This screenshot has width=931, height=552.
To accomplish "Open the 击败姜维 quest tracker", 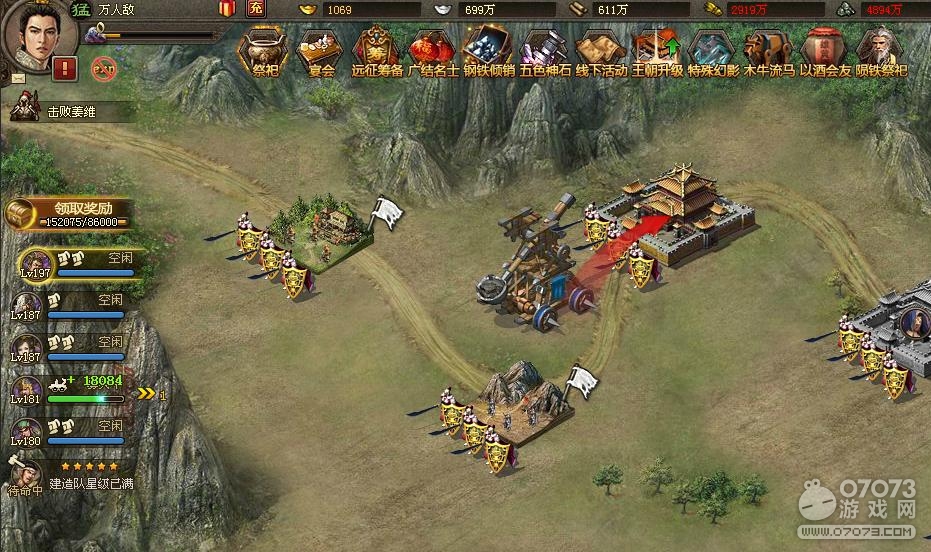I will pos(70,112).
